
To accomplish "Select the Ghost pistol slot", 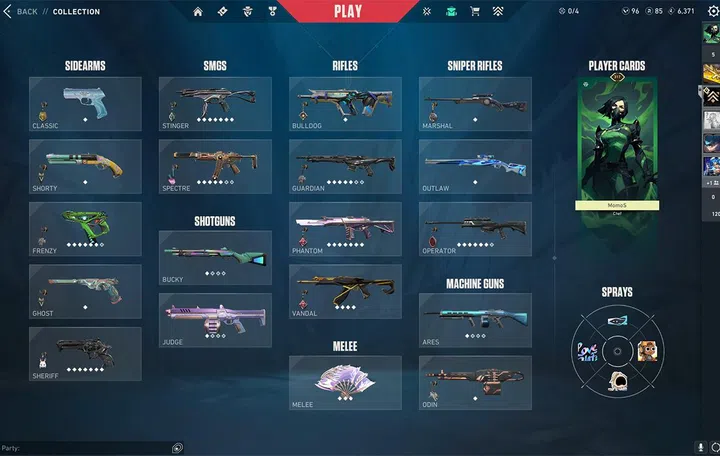I will pos(85,291).
